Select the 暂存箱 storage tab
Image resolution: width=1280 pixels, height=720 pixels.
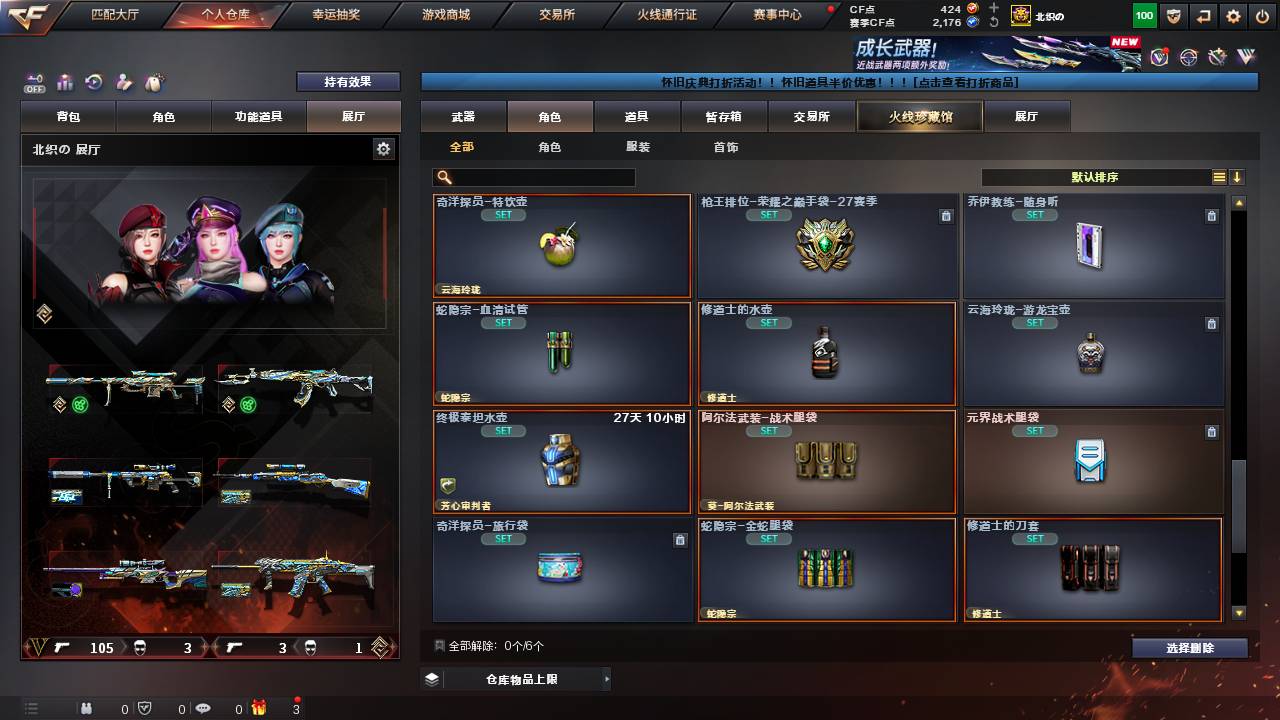723,117
